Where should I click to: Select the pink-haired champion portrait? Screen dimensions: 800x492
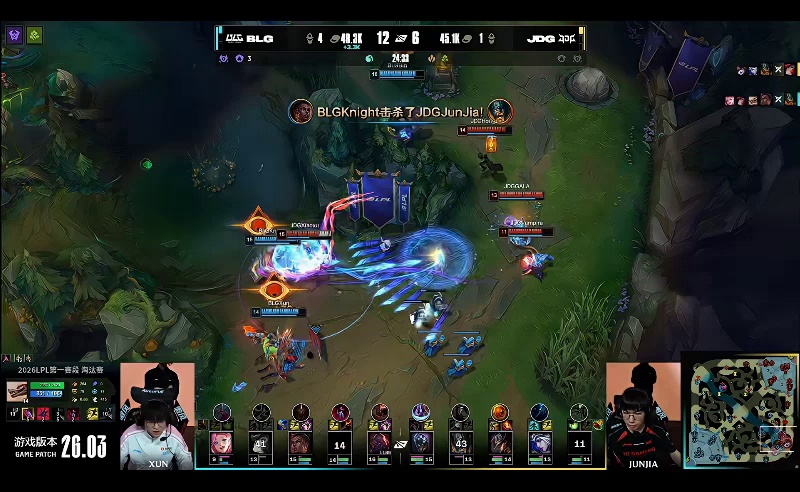pyautogui.click(x=220, y=442)
